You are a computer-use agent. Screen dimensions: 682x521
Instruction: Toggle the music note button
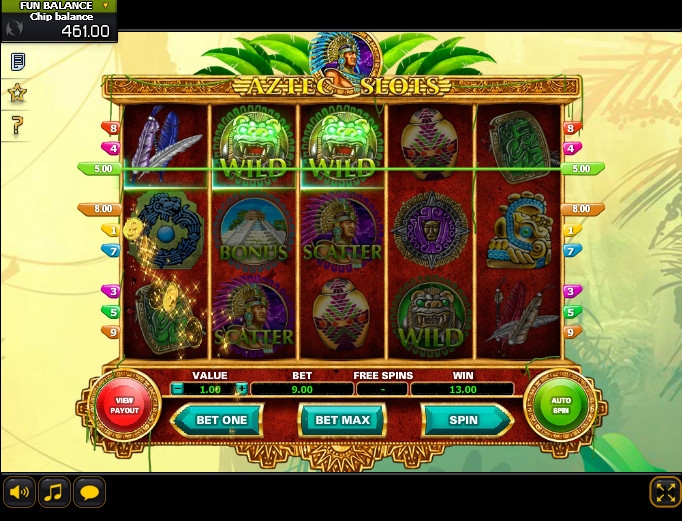[54, 492]
